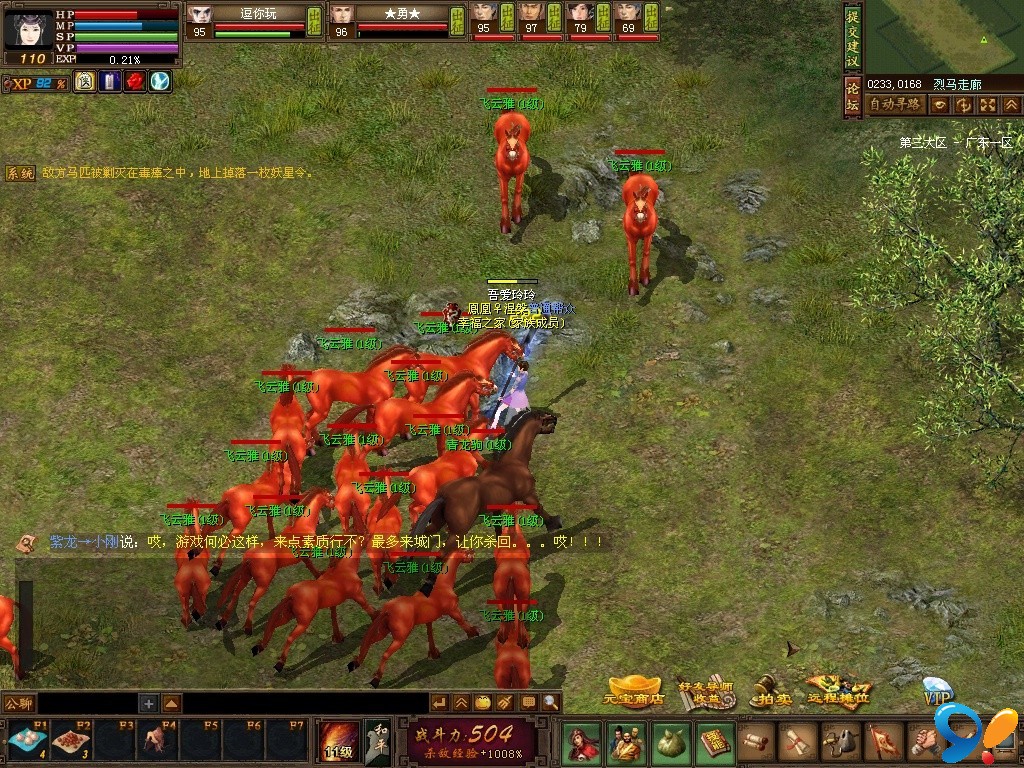Open the 好友导师收益 scroll panel
This screenshot has width=1024, height=768.
[x=706, y=690]
